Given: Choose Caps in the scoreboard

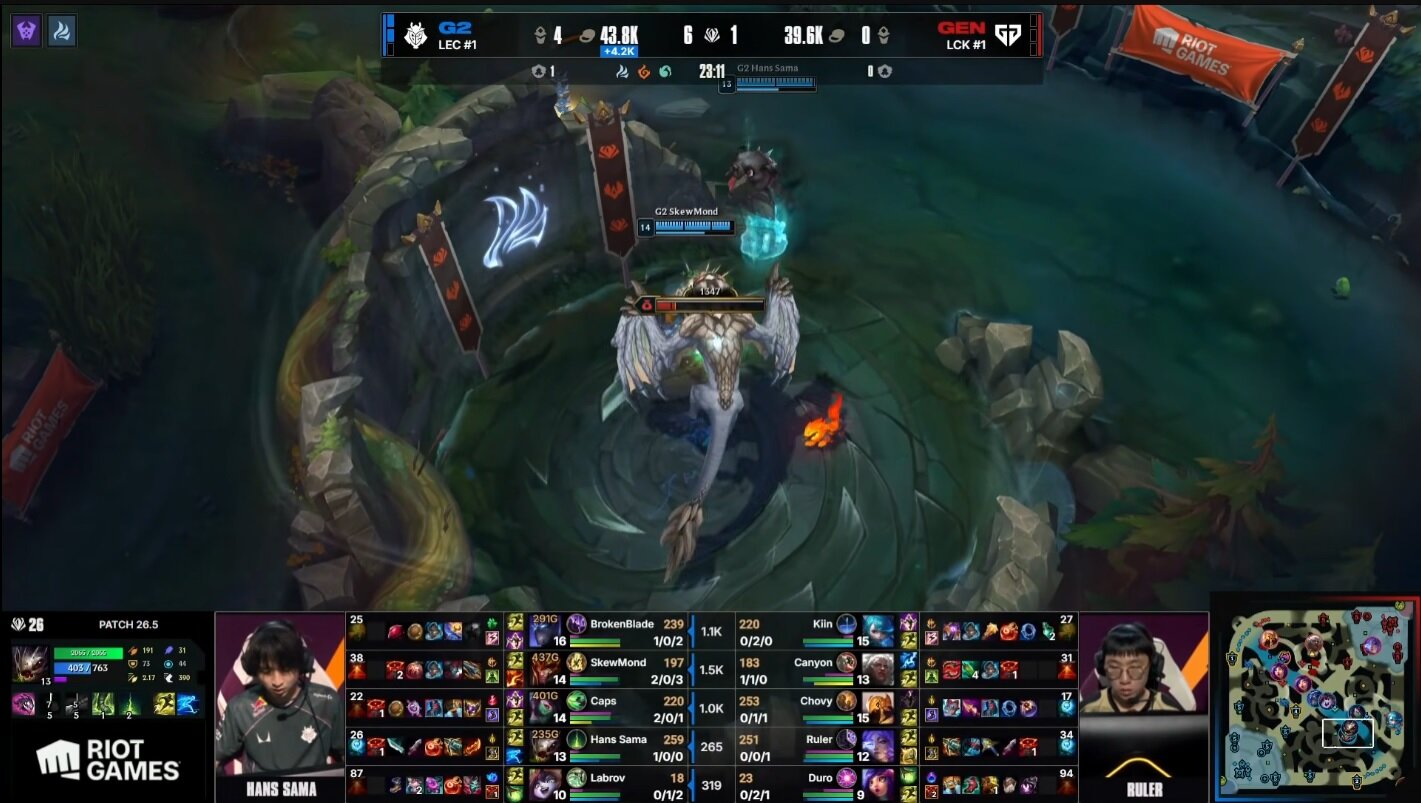Looking at the screenshot, I should pos(603,701).
